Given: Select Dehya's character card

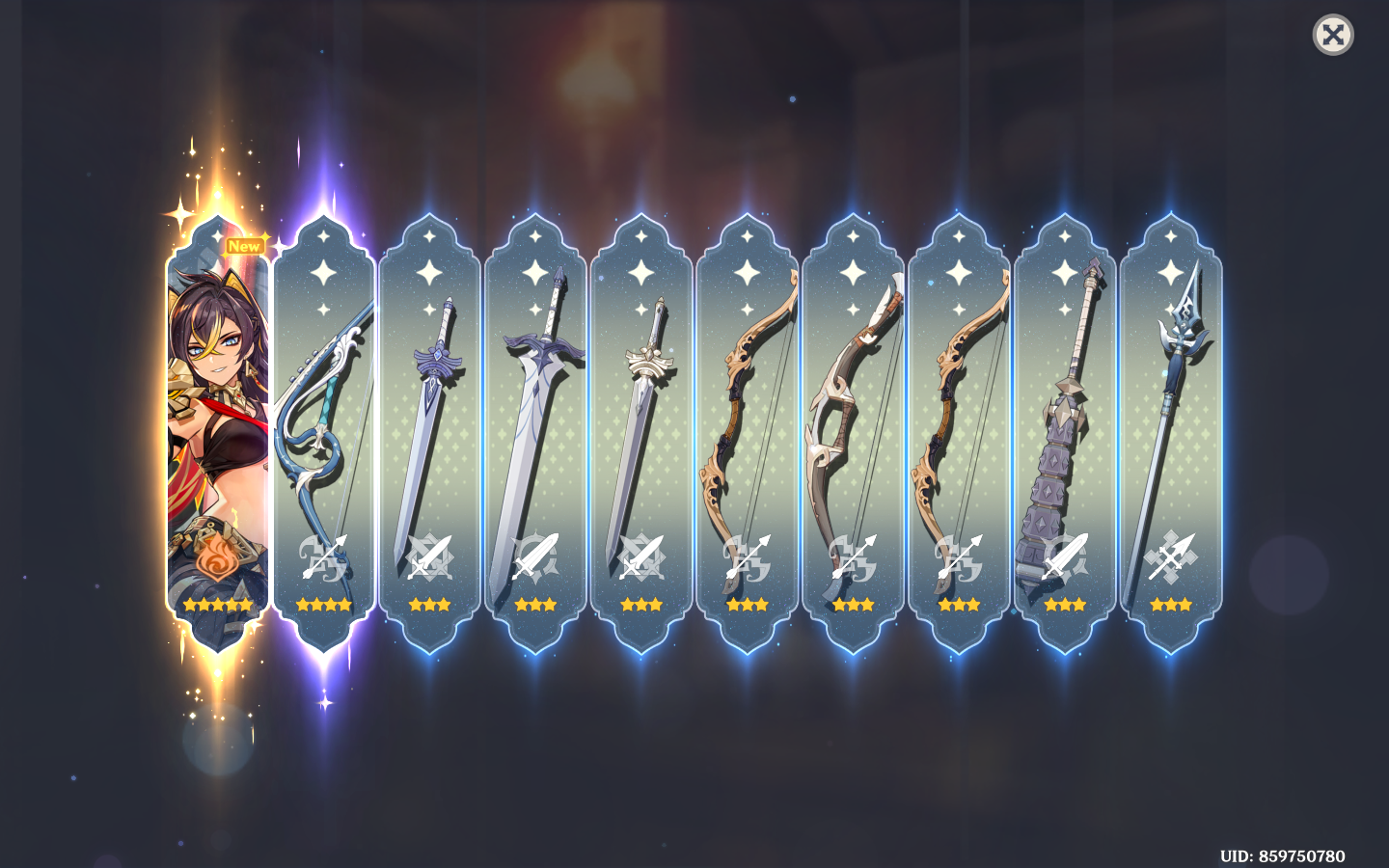Looking at the screenshot, I should click(217, 424).
